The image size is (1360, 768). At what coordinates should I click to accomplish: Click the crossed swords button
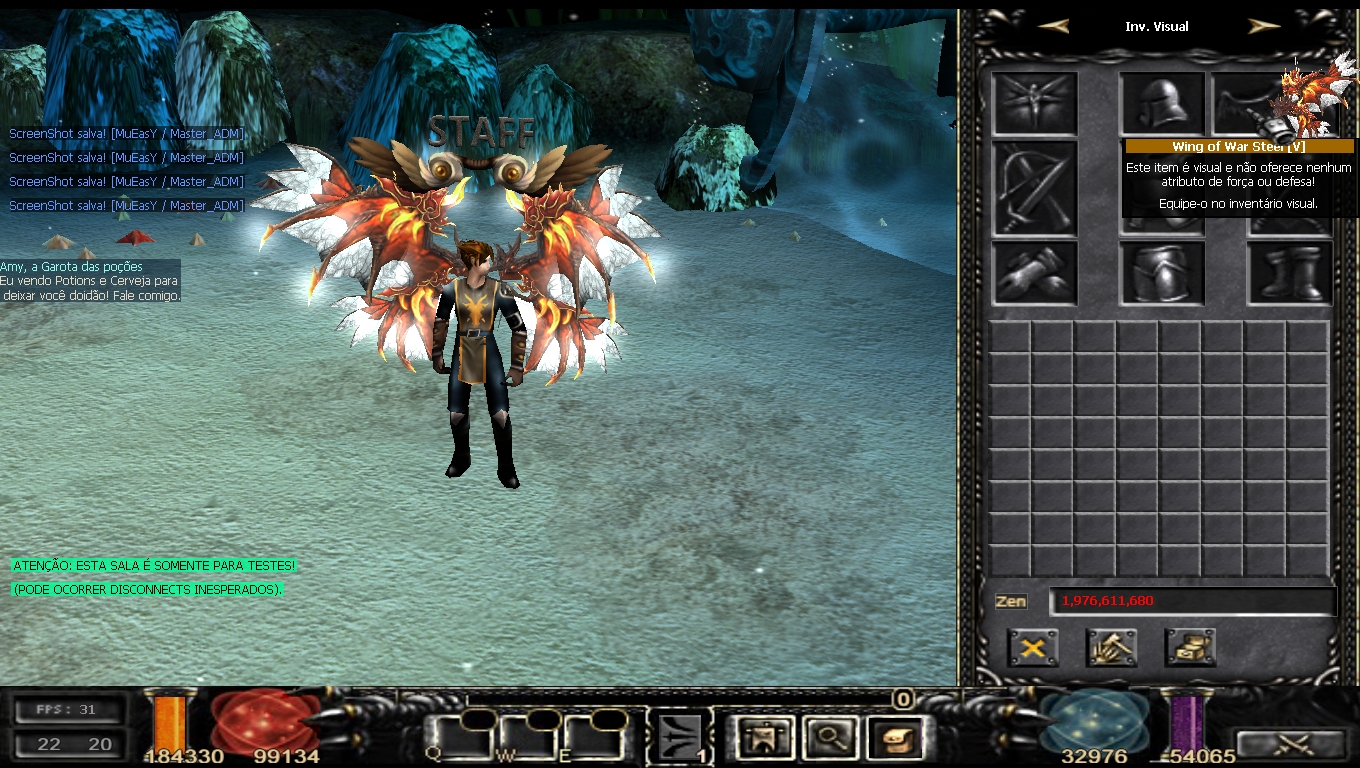click(1290, 745)
